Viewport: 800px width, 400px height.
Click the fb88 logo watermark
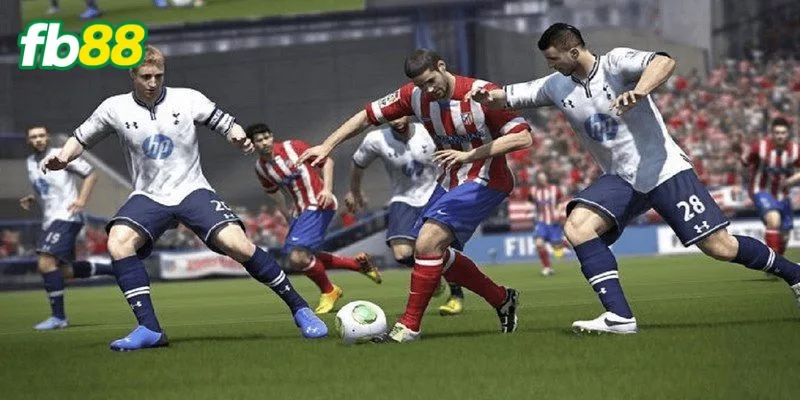point(83,45)
